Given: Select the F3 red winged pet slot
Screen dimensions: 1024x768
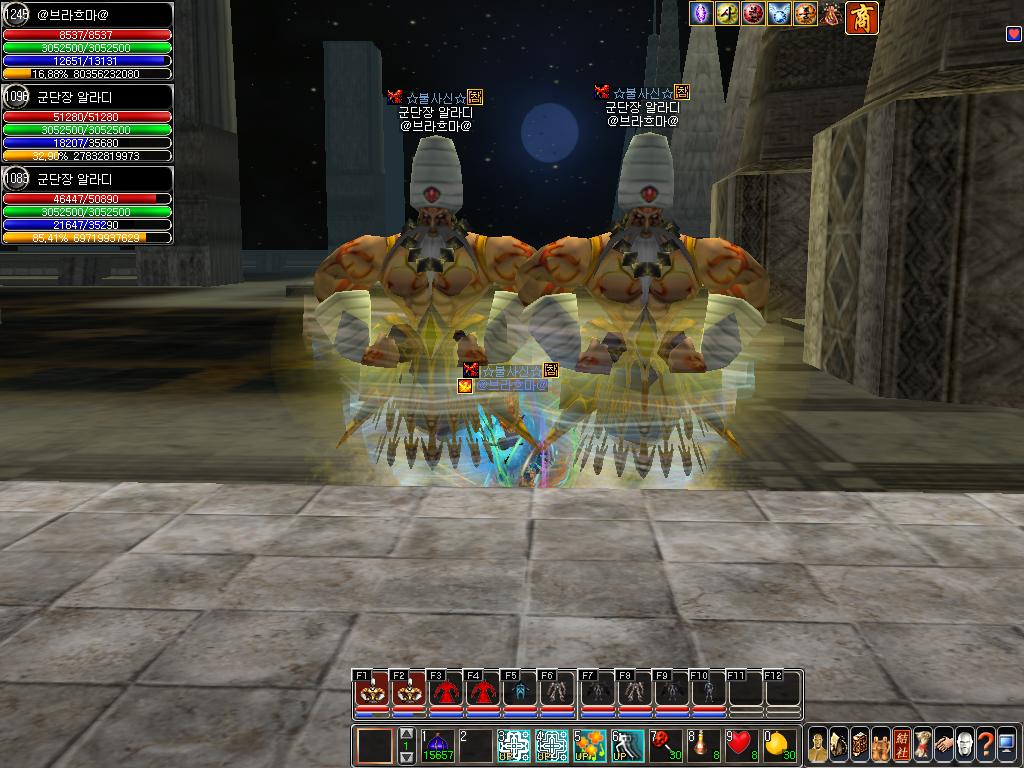Looking at the screenshot, I should 445,692.
